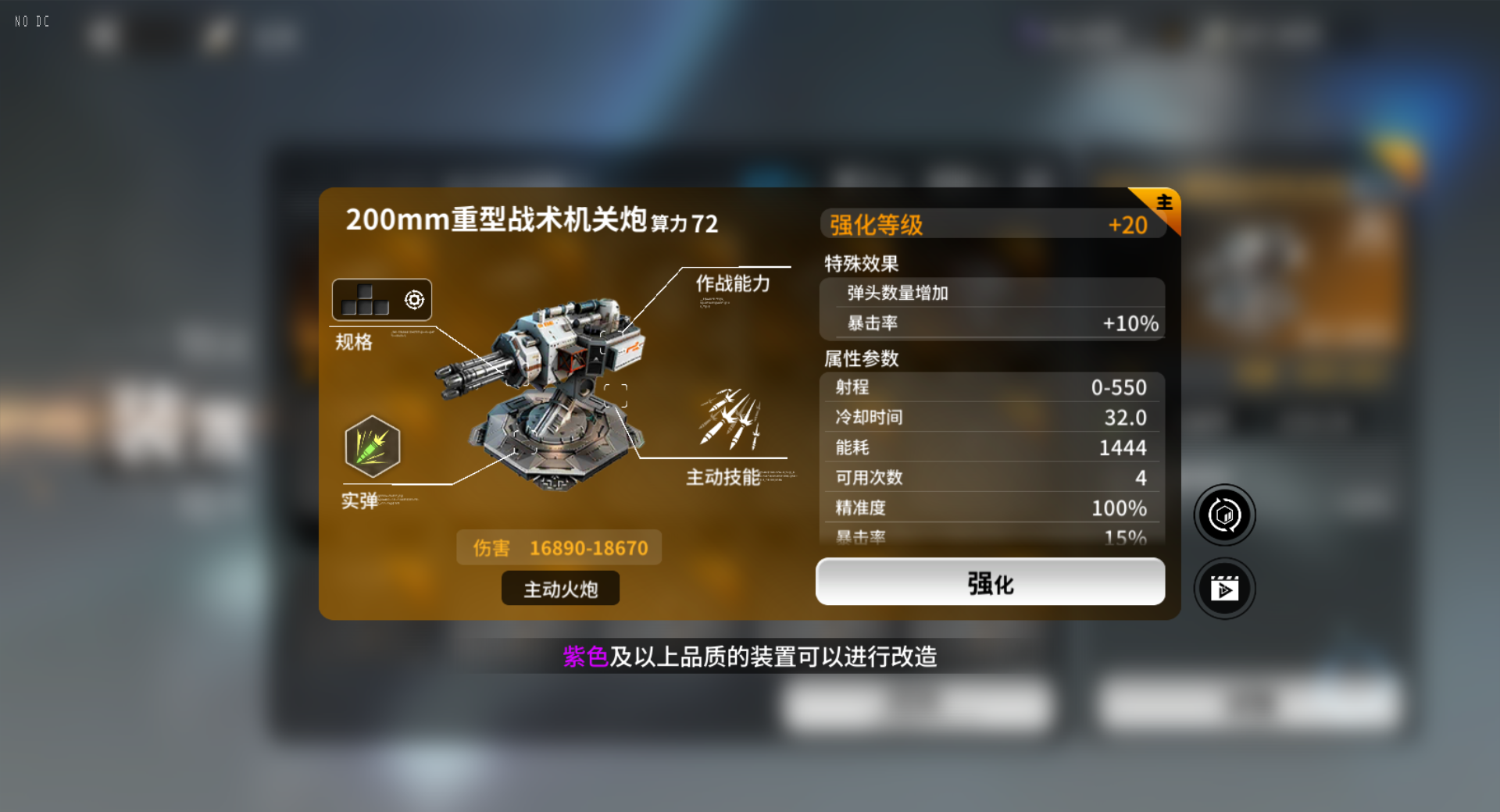This screenshot has width=1500, height=812.
Task: Select the 主动火炮 category tag
Action: pos(559,588)
